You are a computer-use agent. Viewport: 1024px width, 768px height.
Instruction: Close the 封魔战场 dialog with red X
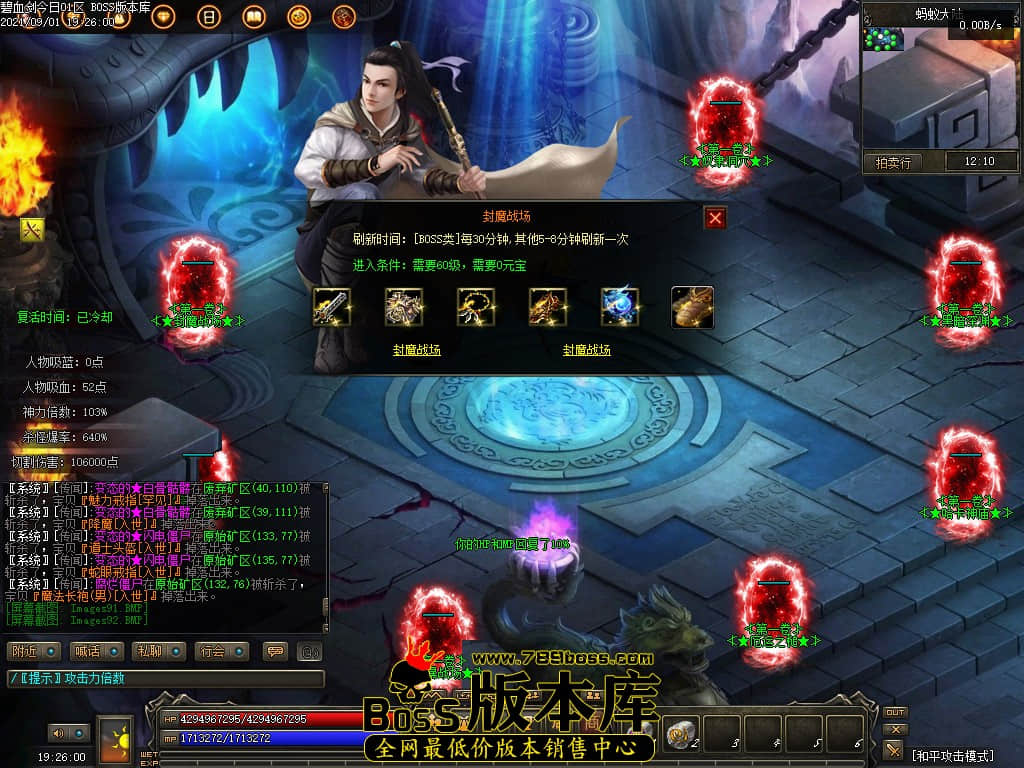pyautogui.click(x=714, y=218)
